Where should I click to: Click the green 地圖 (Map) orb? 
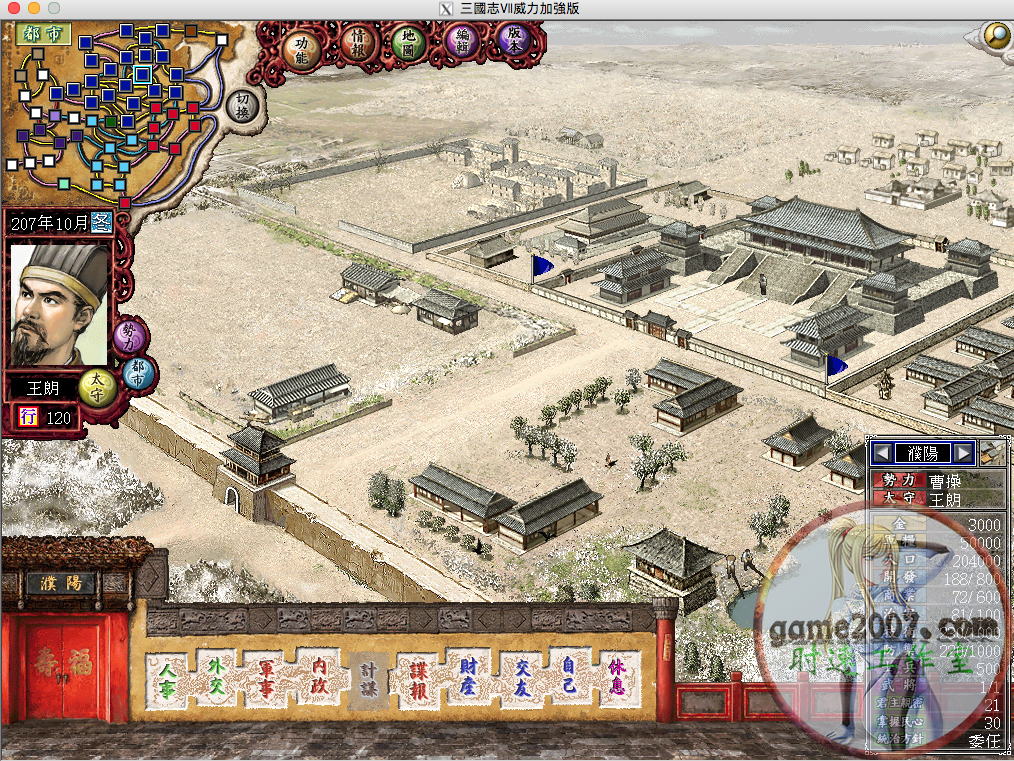pyautogui.click(x=408, y=42)
